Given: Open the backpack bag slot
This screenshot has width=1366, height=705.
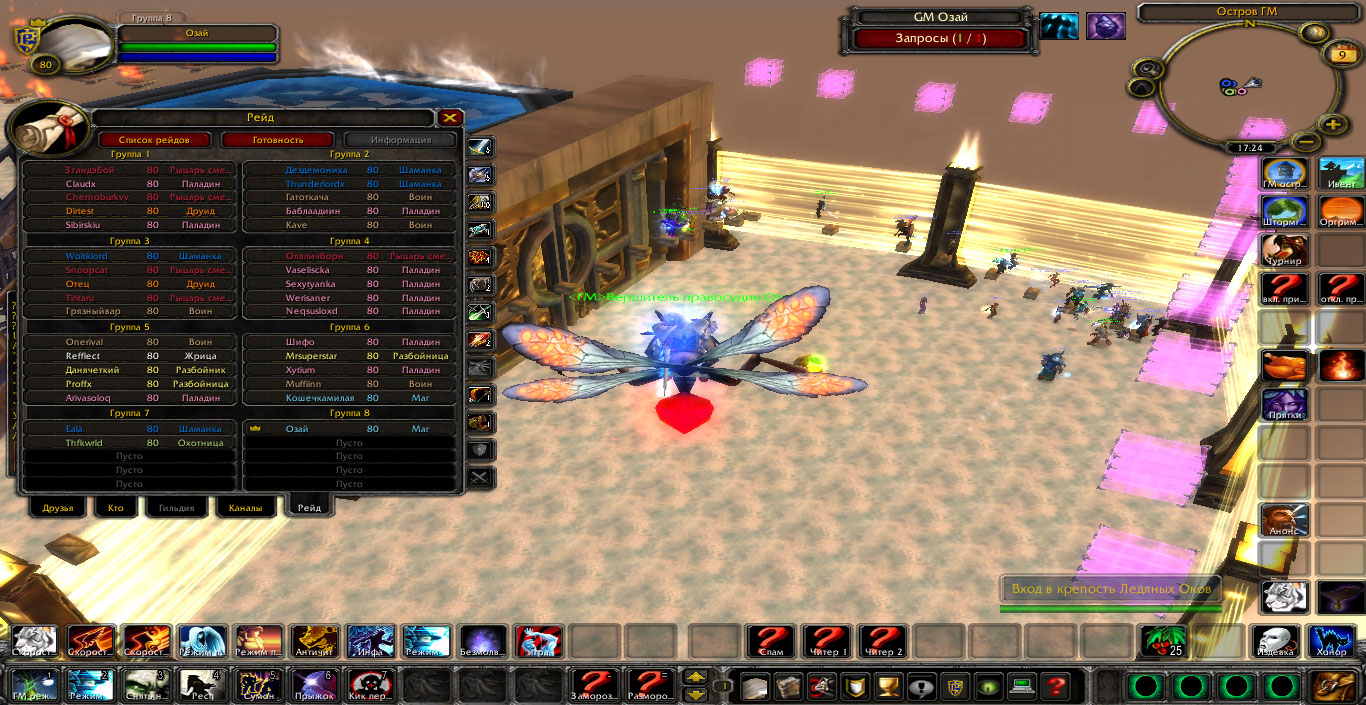Looking at the screenshot, I should [x=1335, y=686].
